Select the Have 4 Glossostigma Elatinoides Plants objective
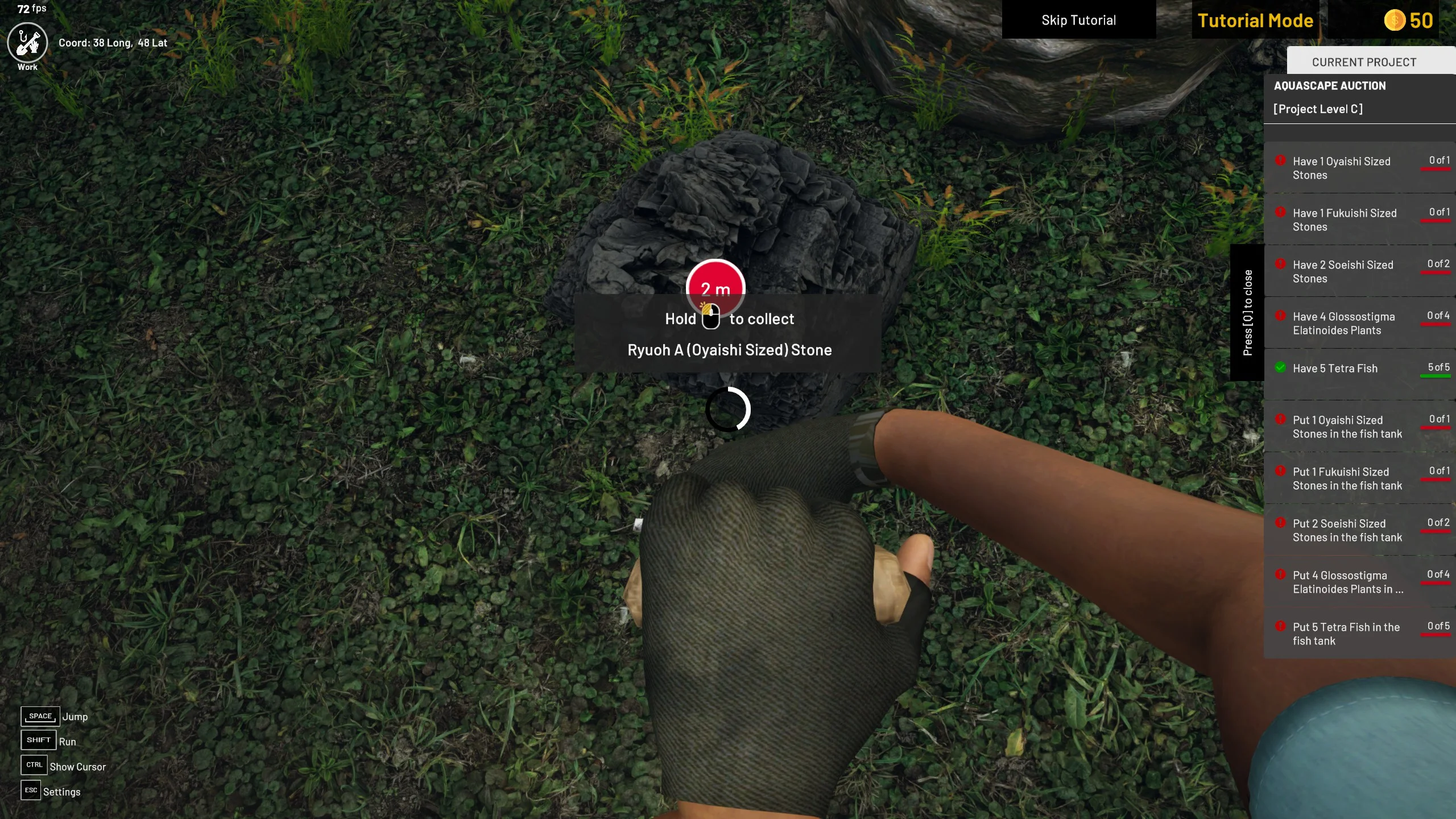The width and height of the screenshot is (1456, 819). [1359, 324]
